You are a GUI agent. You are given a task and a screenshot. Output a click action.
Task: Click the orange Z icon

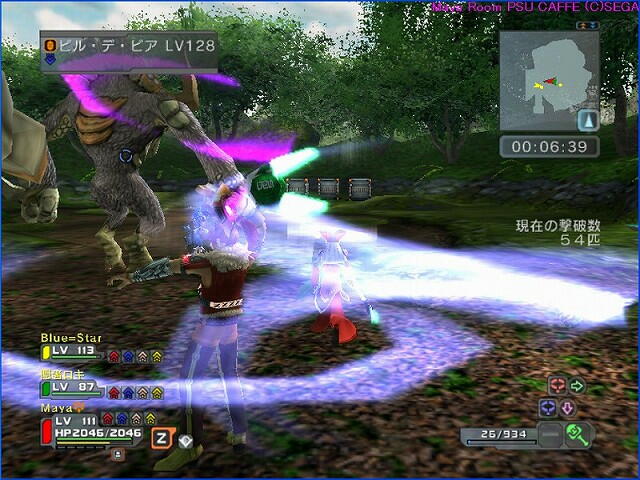click(160, 437)
